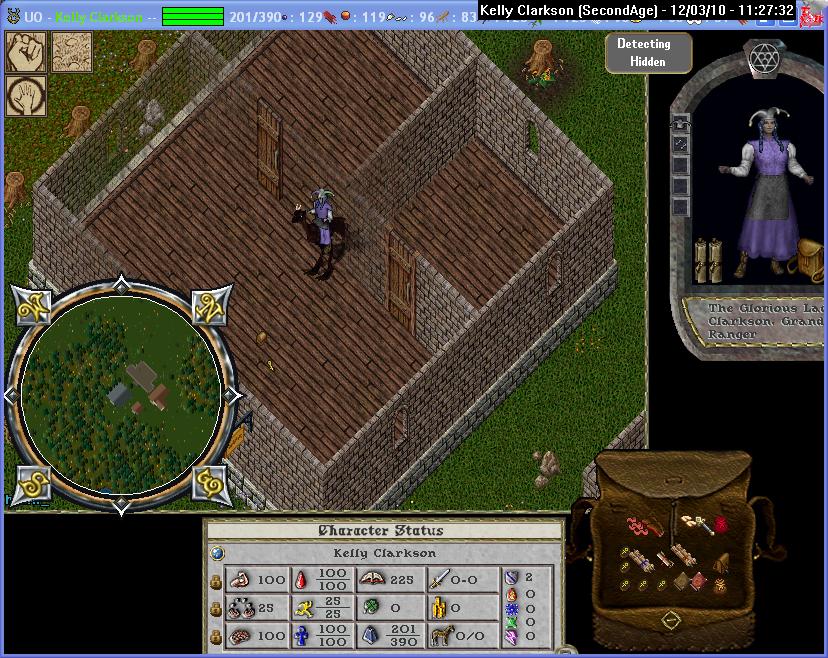
Task: Select the red pouch in the backpack
Action: [x=719, y=524]
